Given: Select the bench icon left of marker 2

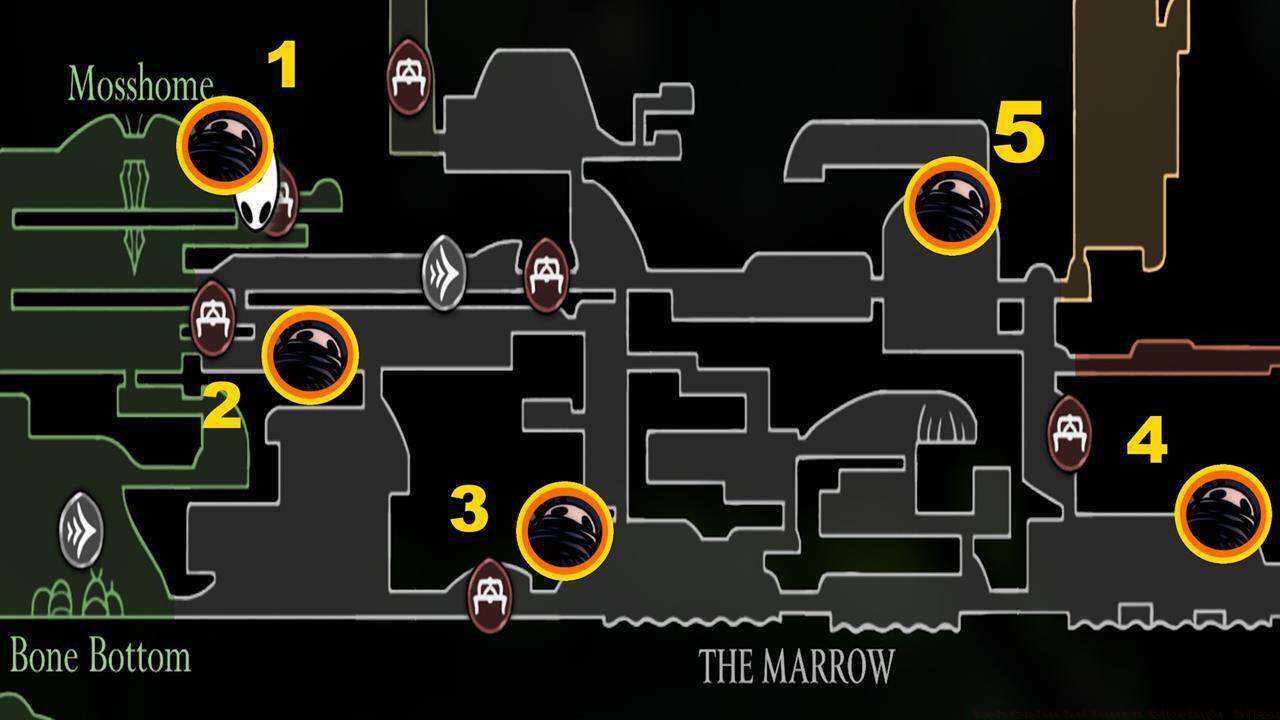Looking at the screenshot, I should 213,322.
